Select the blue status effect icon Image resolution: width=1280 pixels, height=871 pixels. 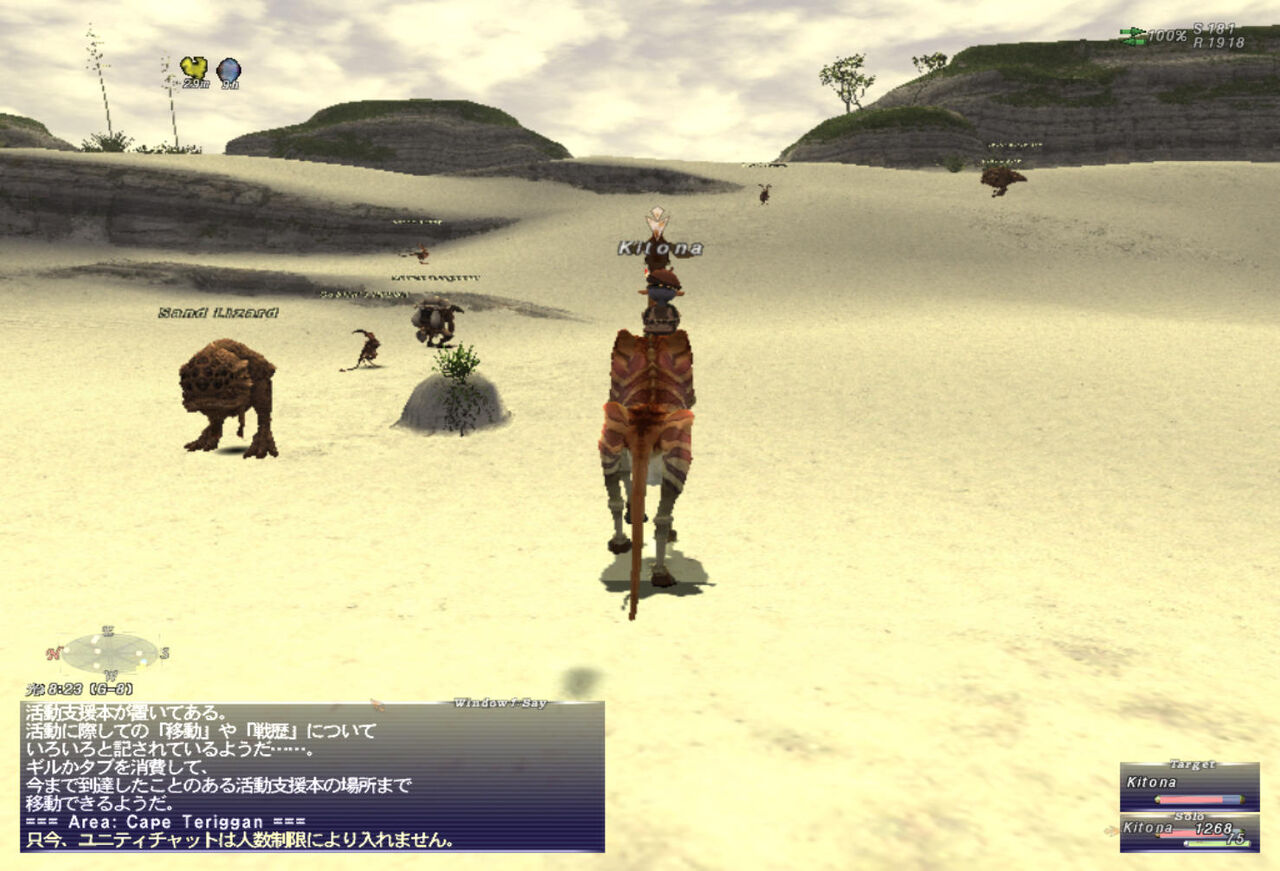click(x=228, y=68)
